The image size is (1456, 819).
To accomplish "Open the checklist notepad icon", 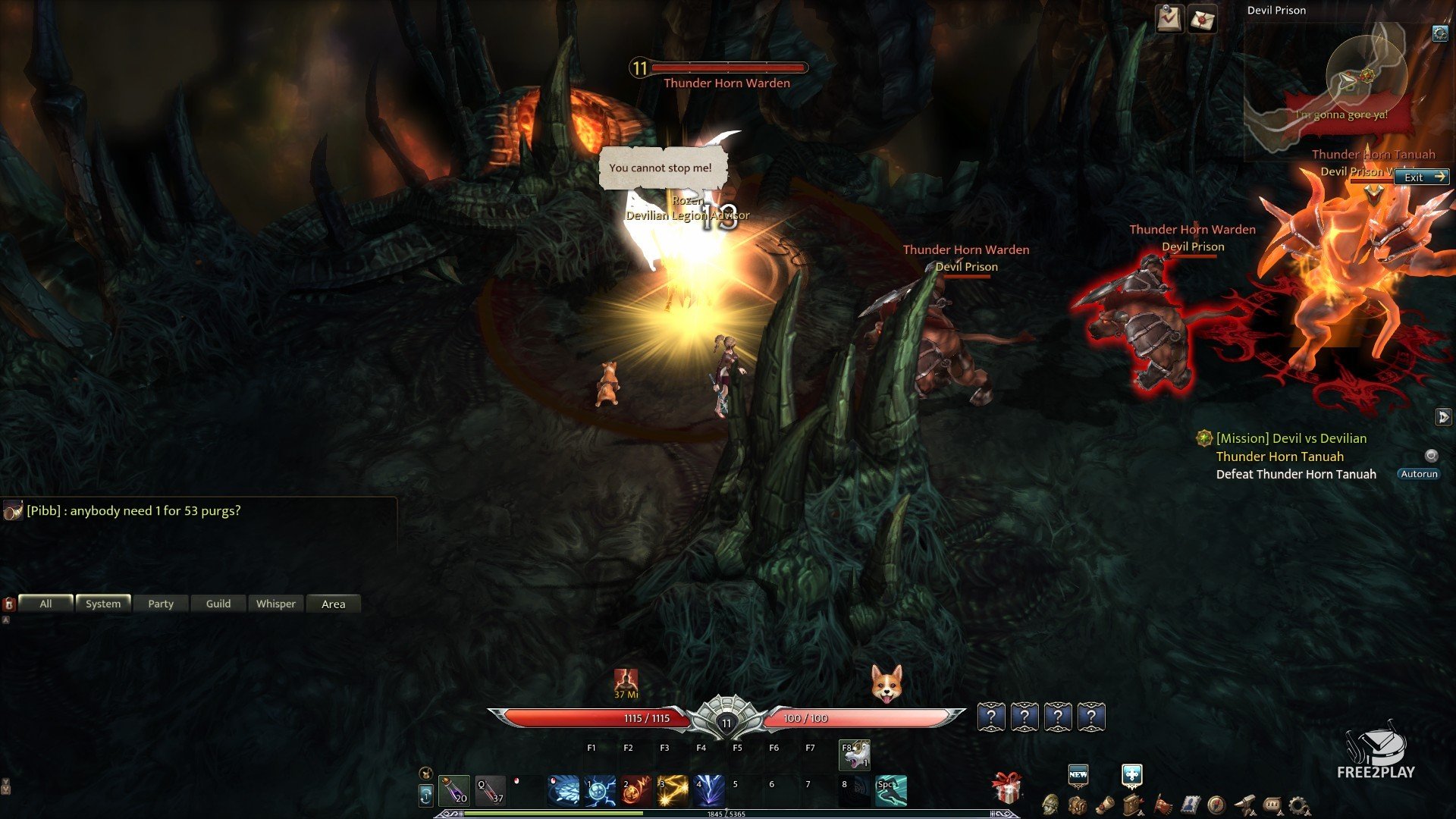I will click(x=1169, y=18).
